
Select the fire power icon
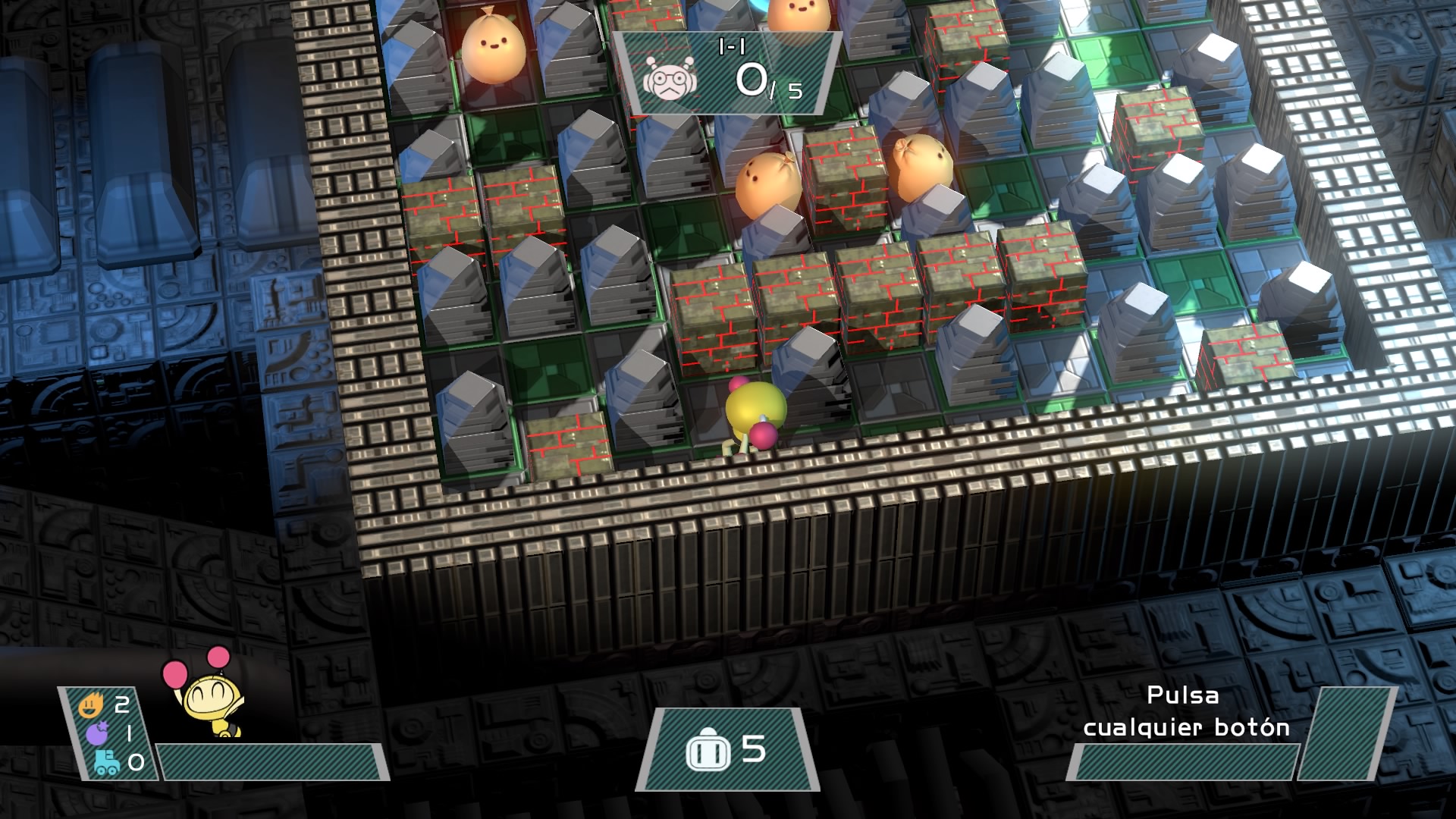coord(91,707)
